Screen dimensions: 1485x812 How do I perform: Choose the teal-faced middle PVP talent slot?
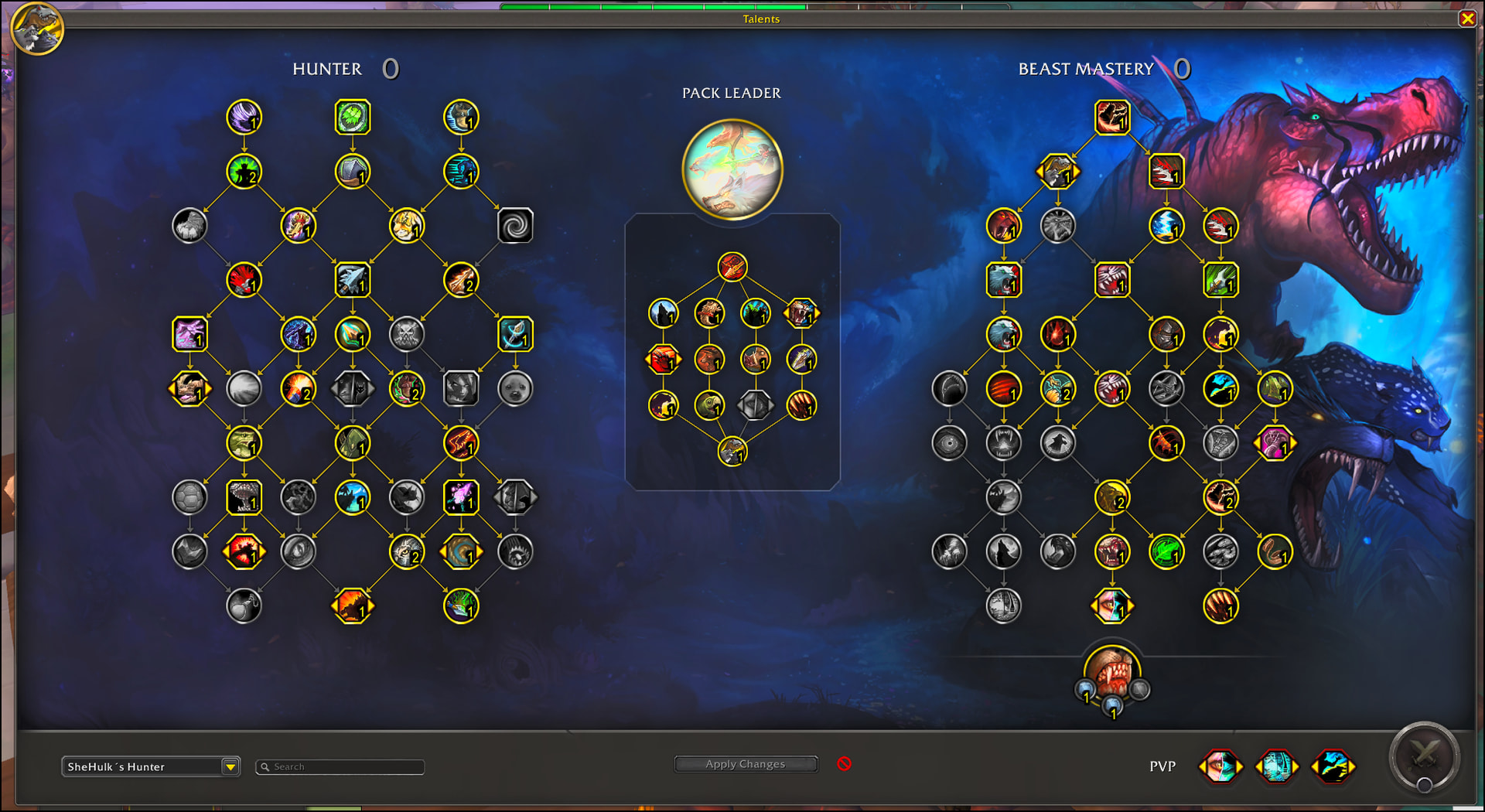[x=1276, y=766]
